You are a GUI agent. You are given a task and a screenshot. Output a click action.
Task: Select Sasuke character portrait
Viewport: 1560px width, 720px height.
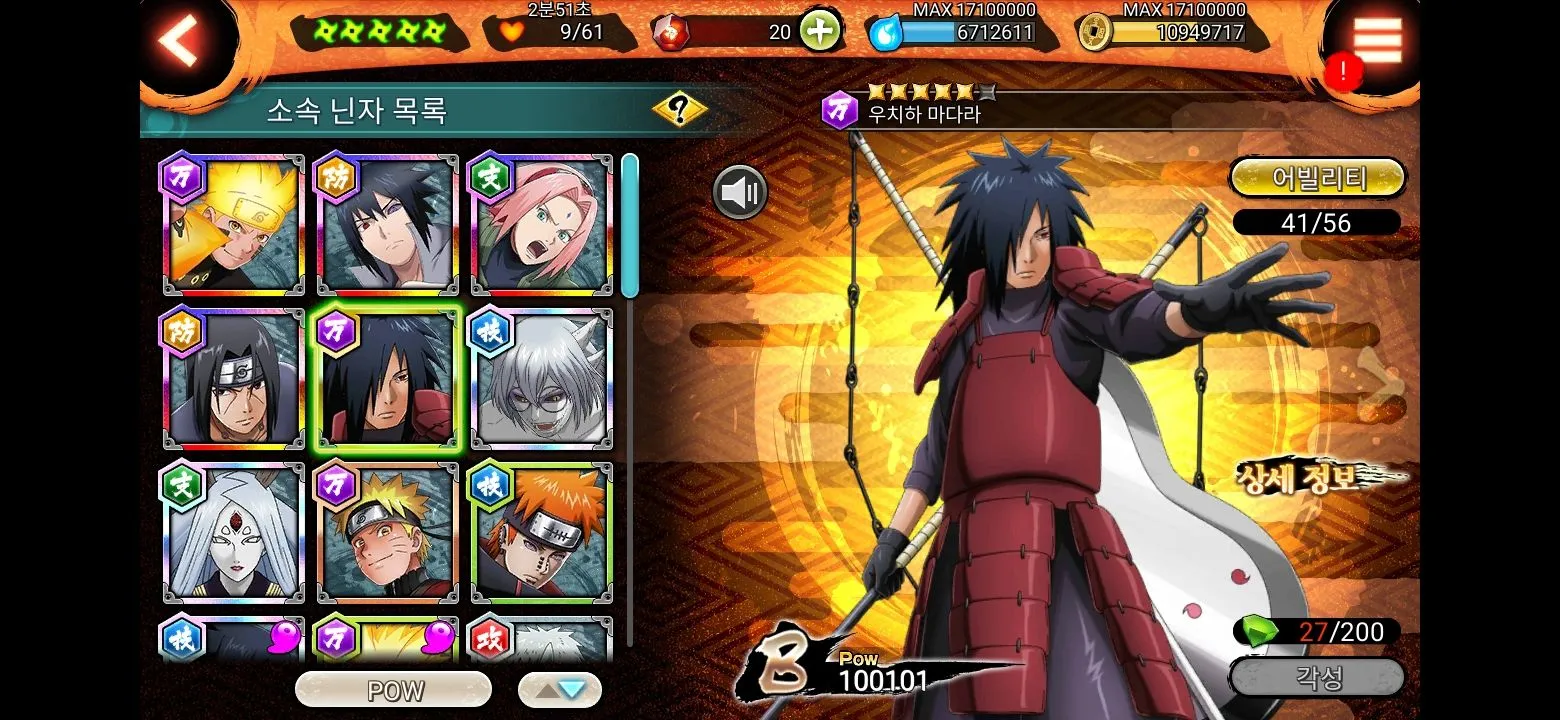point(388,226)
